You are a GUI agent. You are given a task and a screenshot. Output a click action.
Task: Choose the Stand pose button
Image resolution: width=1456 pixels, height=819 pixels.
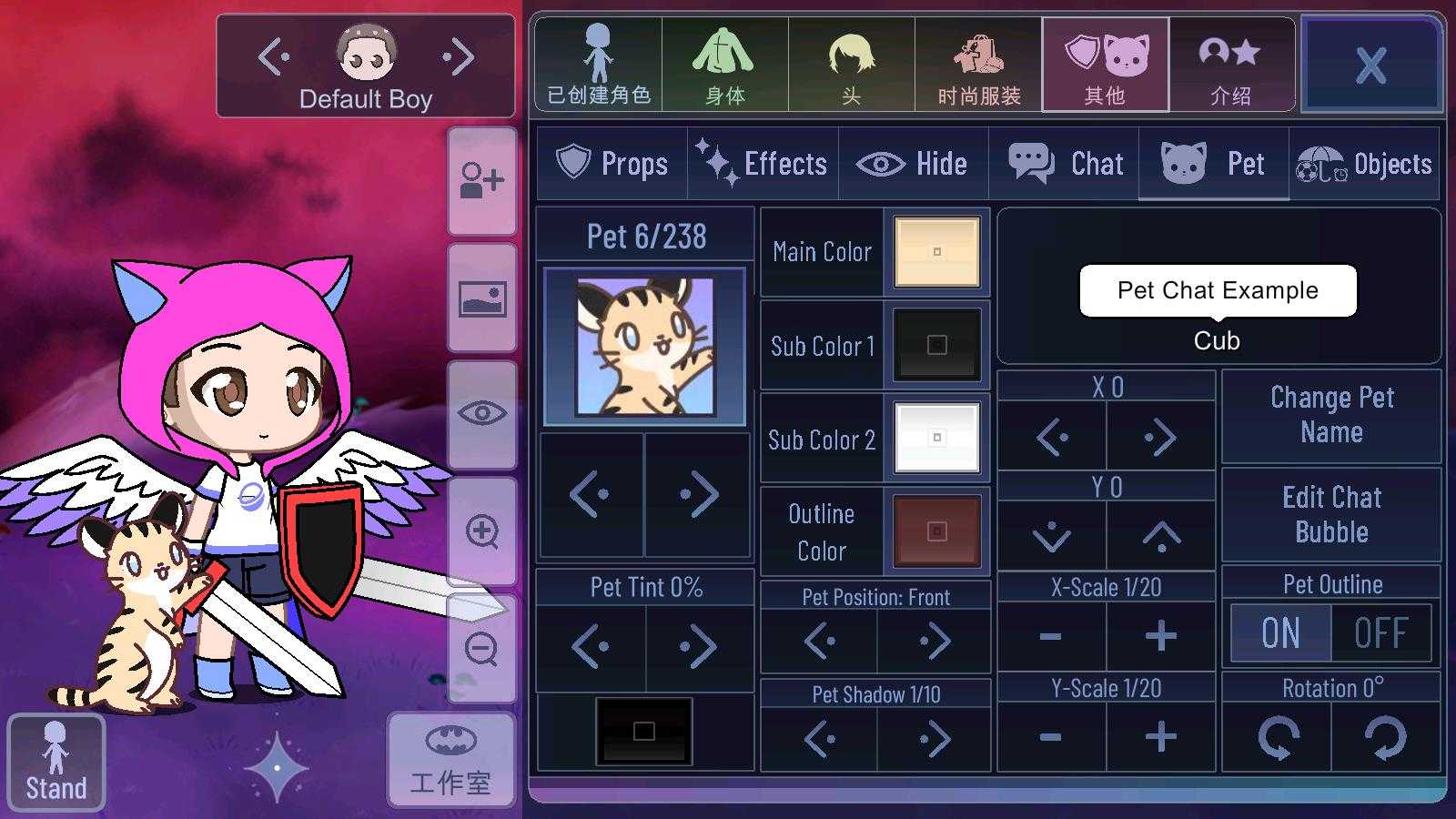click(x=56, y=763)
